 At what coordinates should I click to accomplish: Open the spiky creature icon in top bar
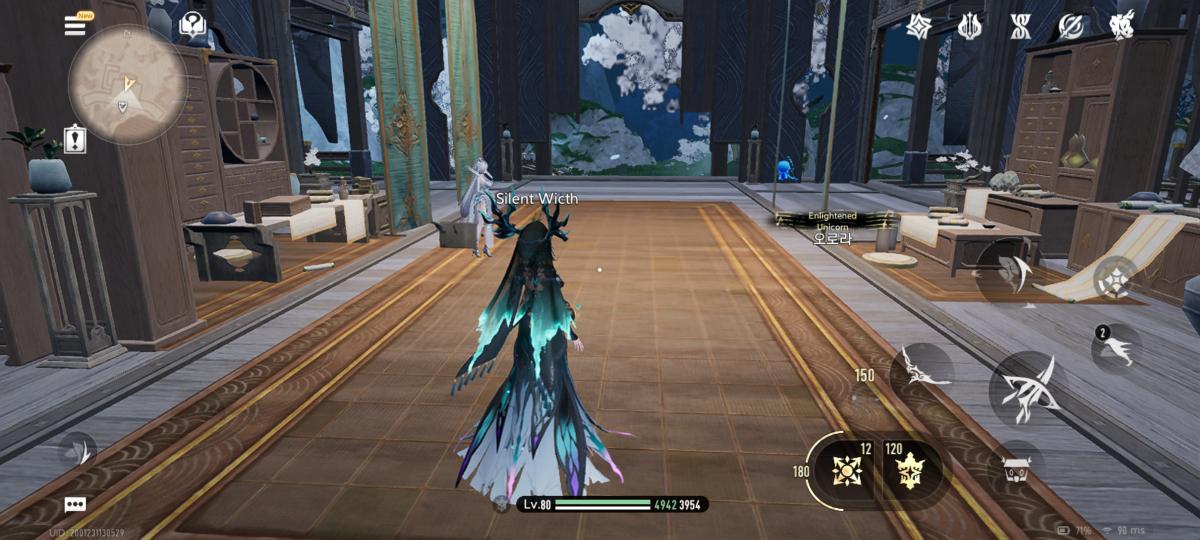[1122, 26]
